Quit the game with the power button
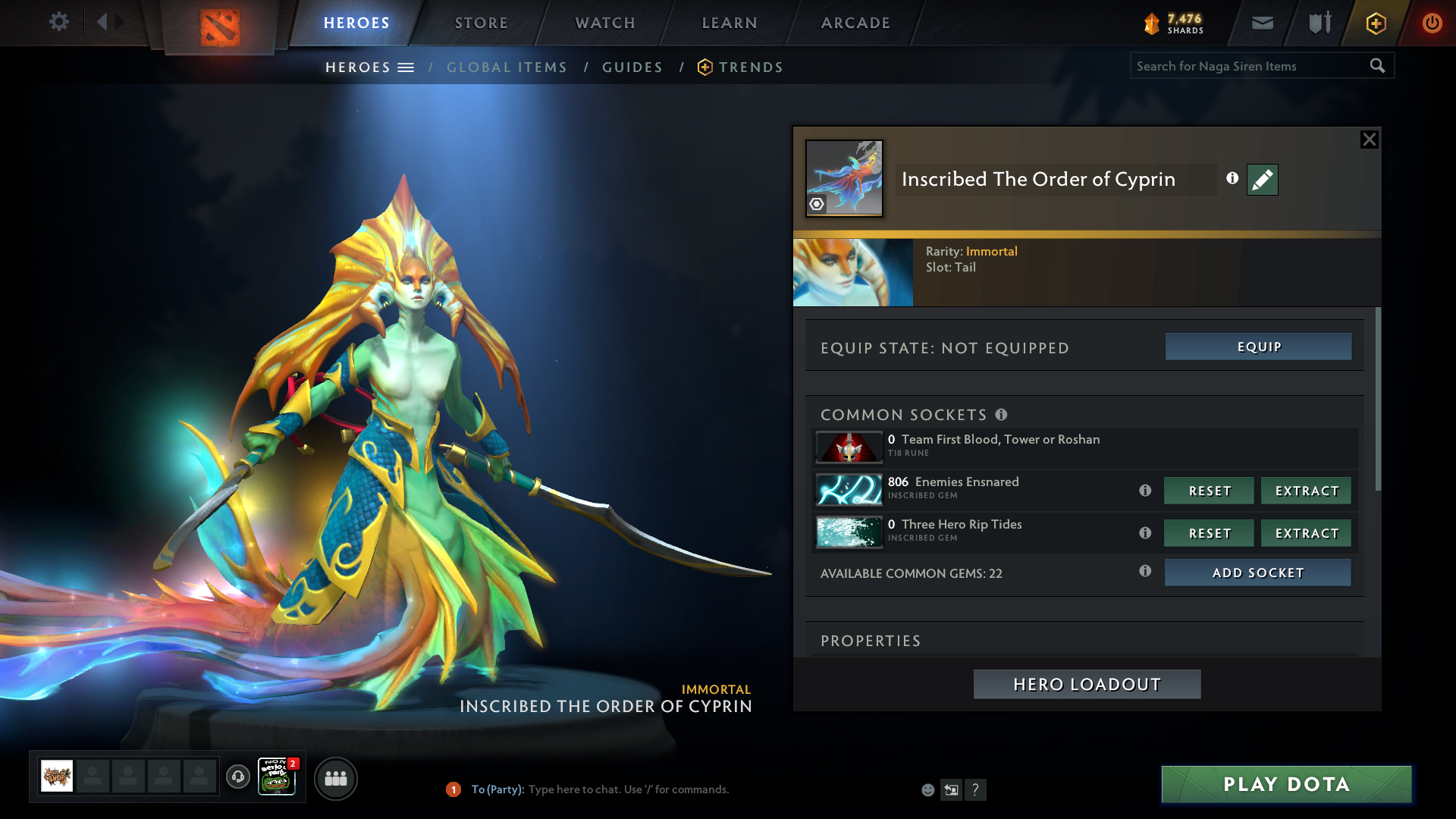The image size is (1456, 819). point(1432,23)
